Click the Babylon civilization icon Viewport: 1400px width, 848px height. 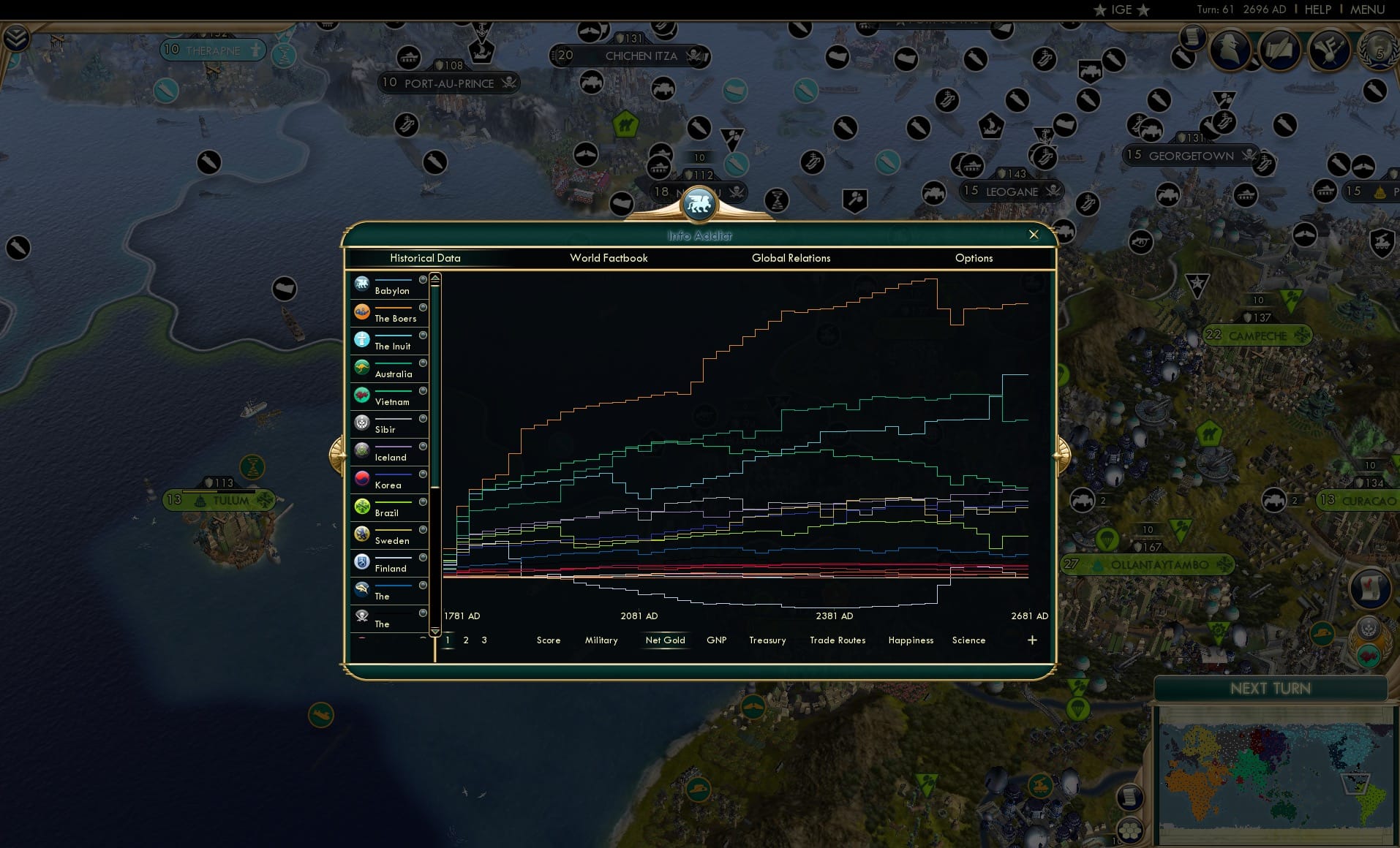click(362, 282)
